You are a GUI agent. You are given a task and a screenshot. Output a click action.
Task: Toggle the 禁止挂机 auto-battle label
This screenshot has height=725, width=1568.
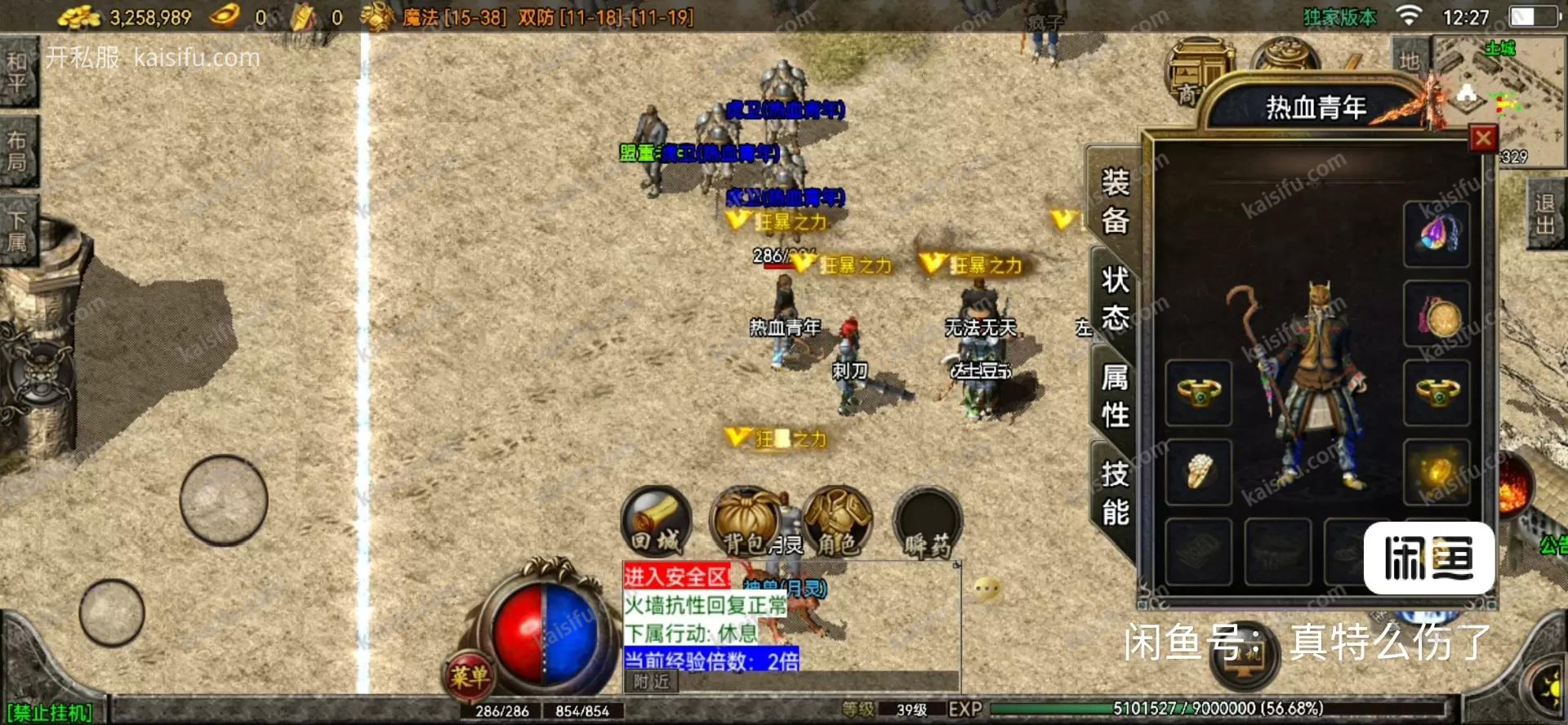point(51,713)
